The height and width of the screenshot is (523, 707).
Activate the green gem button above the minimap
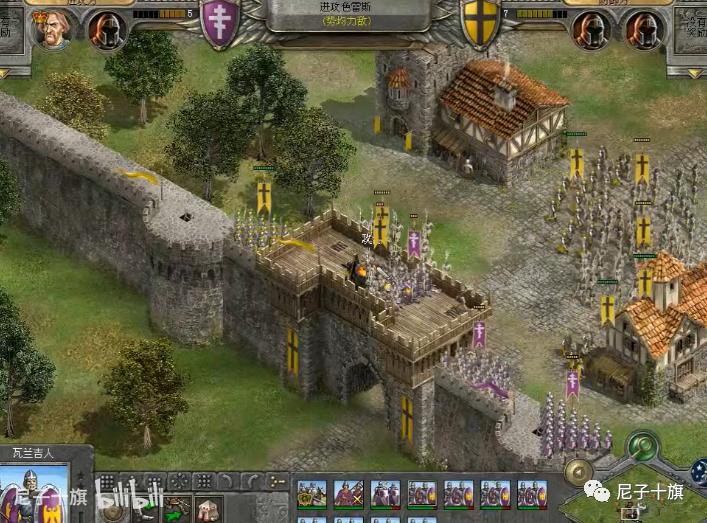pyautogui.click(x=640, y=445)
